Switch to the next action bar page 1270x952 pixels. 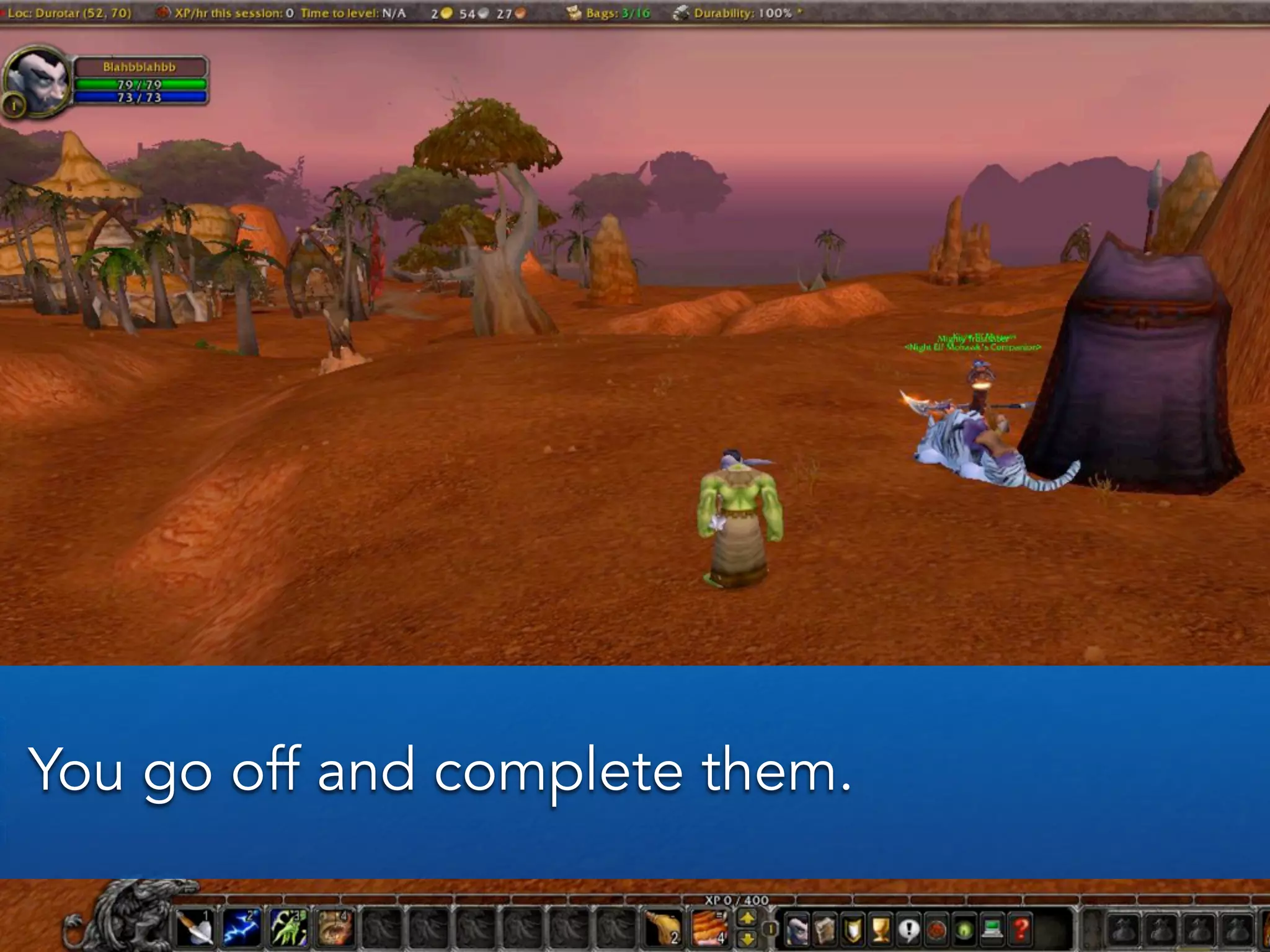pyautogui.click(x=748, y=919)
